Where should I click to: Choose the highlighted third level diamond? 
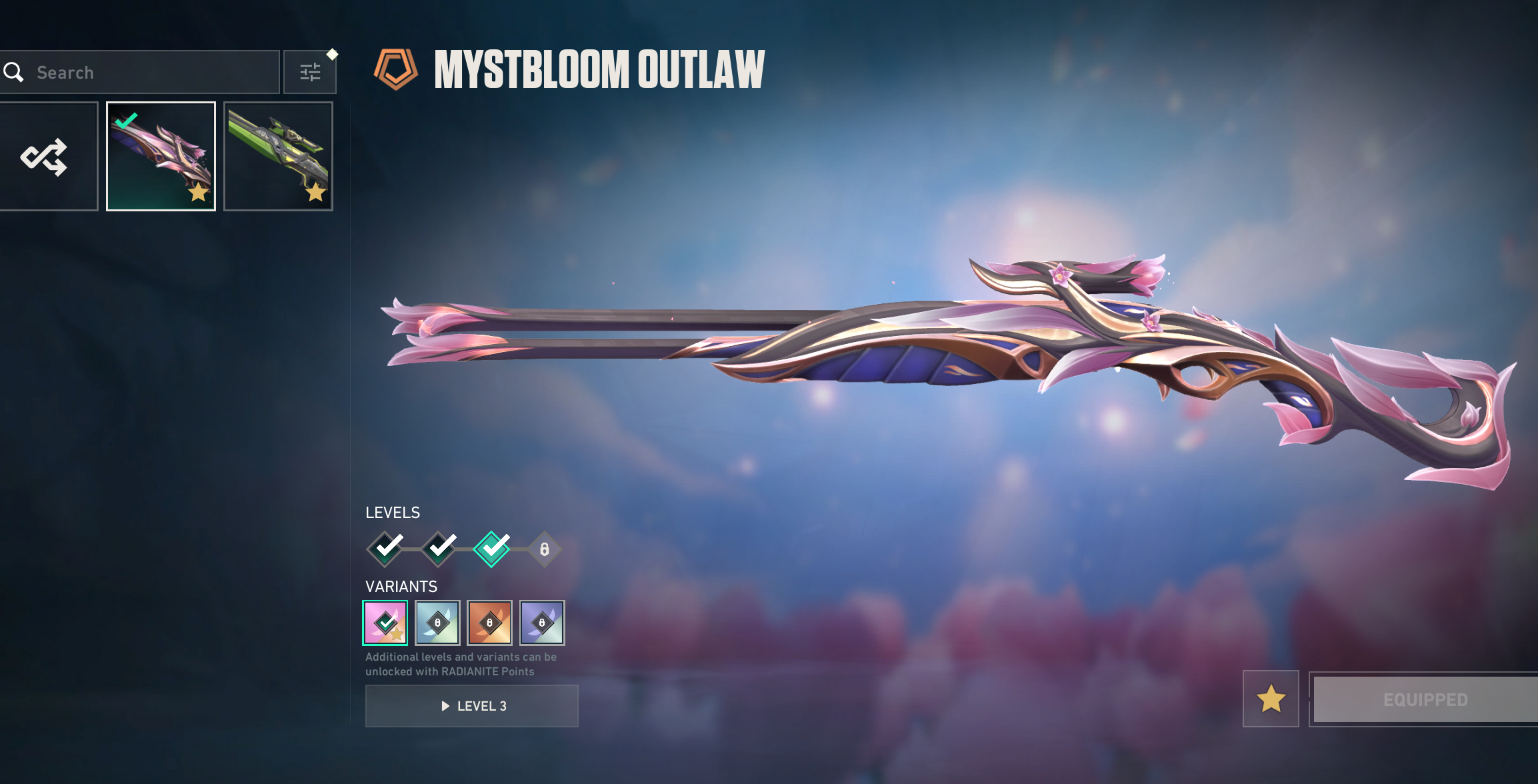[x=492, y=549]
